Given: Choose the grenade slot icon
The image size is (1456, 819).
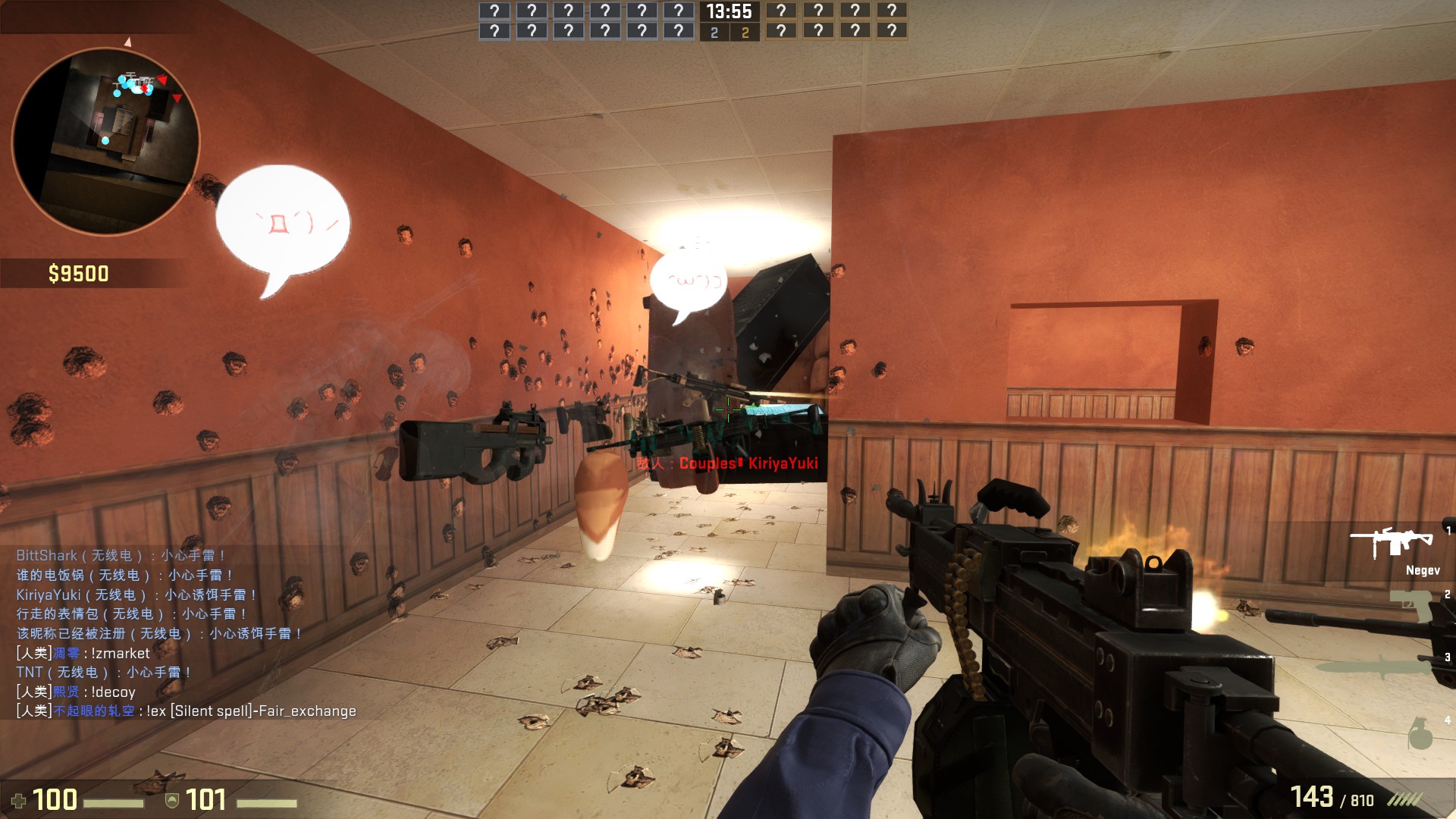Looking at the screenshot, I should click(x=1420, y=732).
